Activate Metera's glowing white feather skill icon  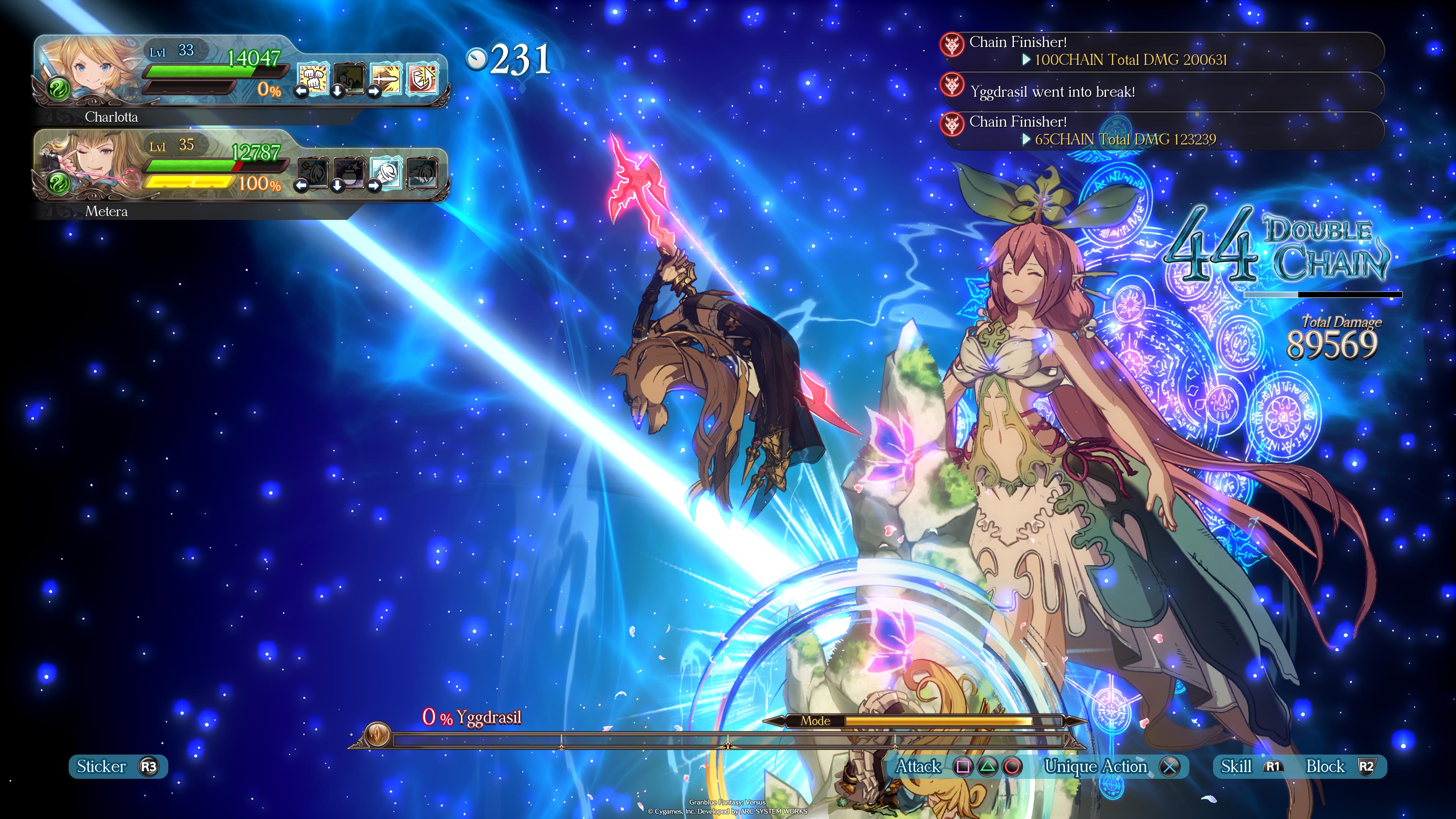tap(387, 173)
